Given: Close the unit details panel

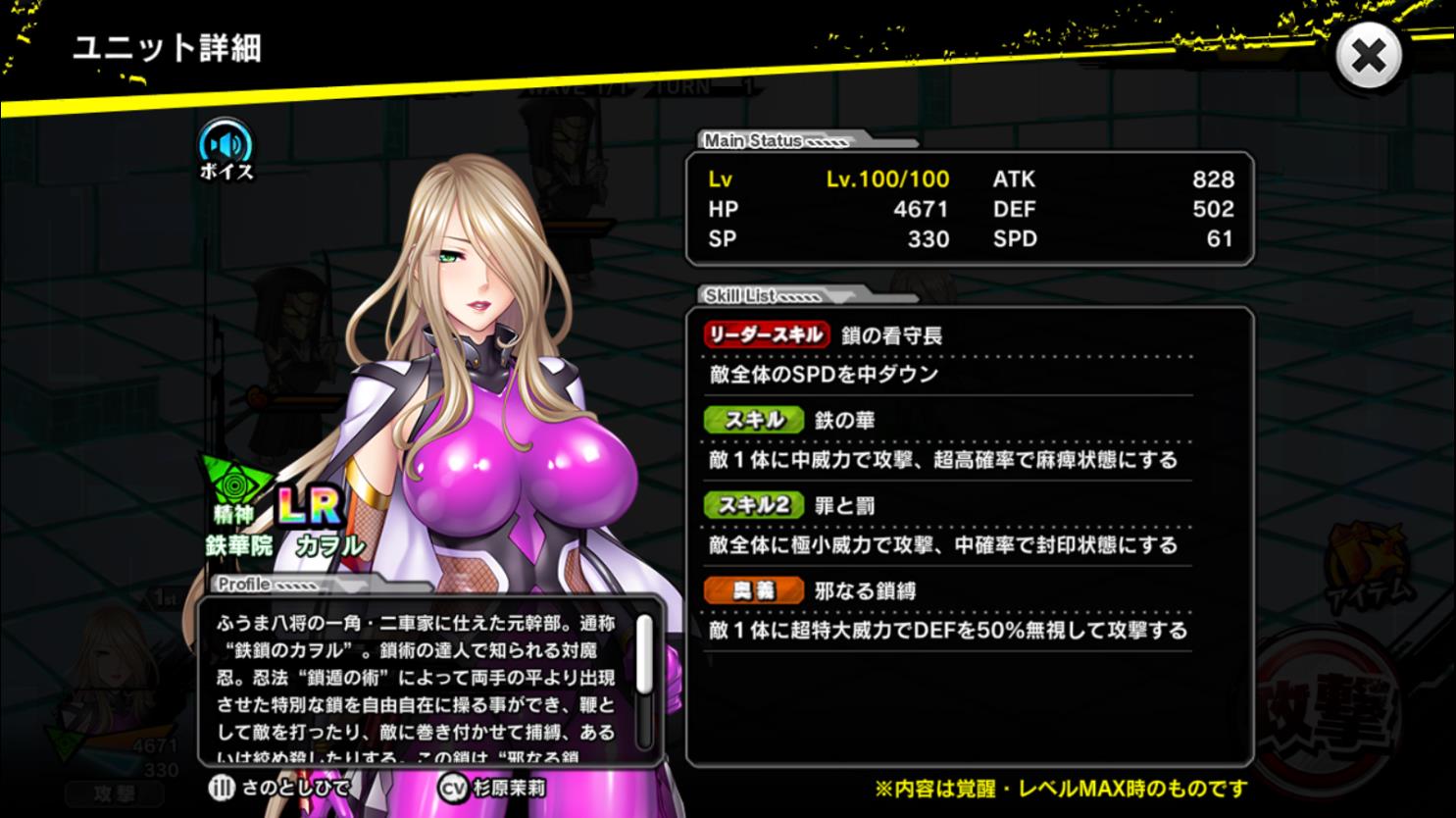Looking at the screenshot, I should tap(1369, 56).
